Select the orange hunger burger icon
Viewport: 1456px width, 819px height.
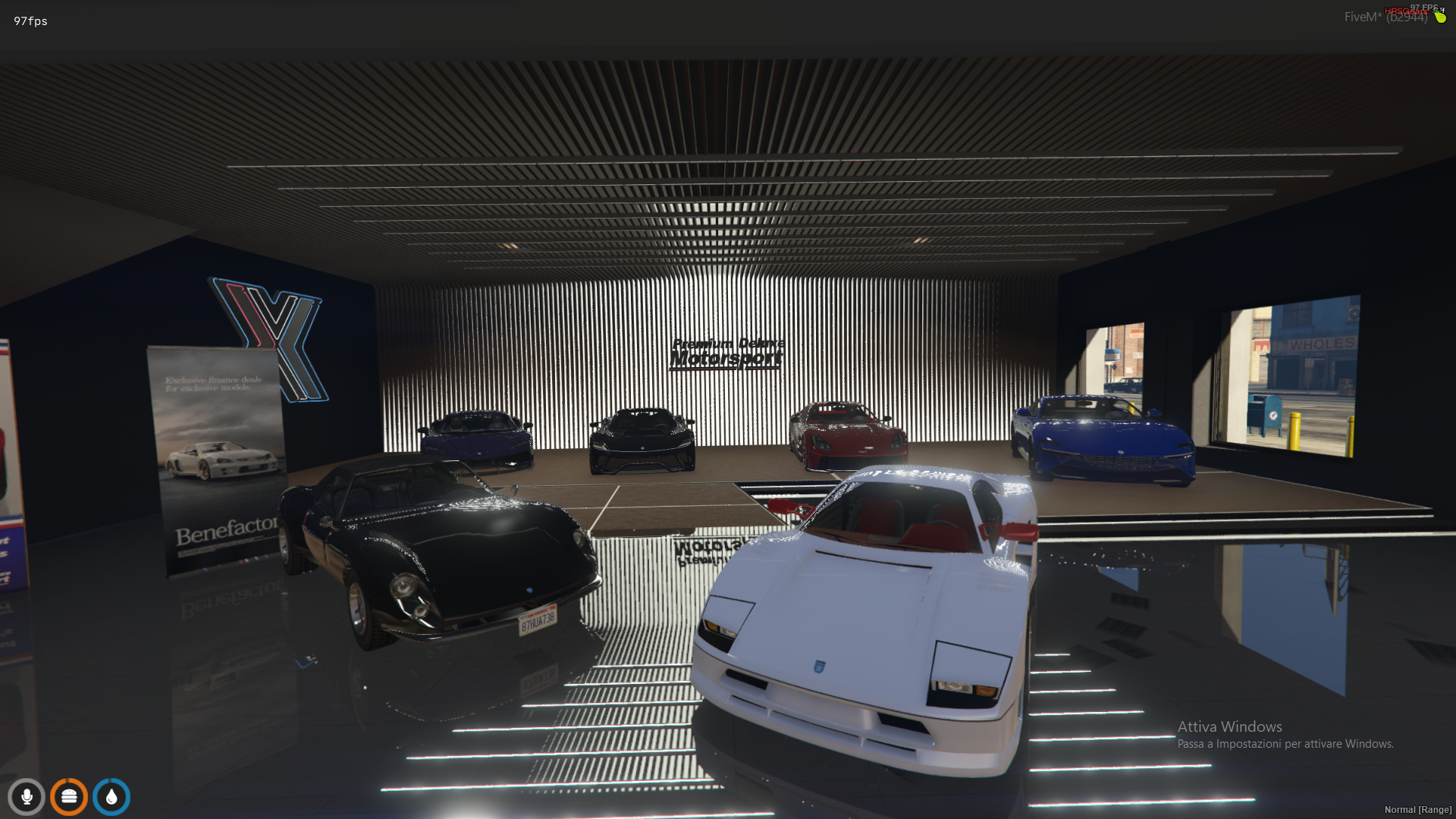[69, 796]
